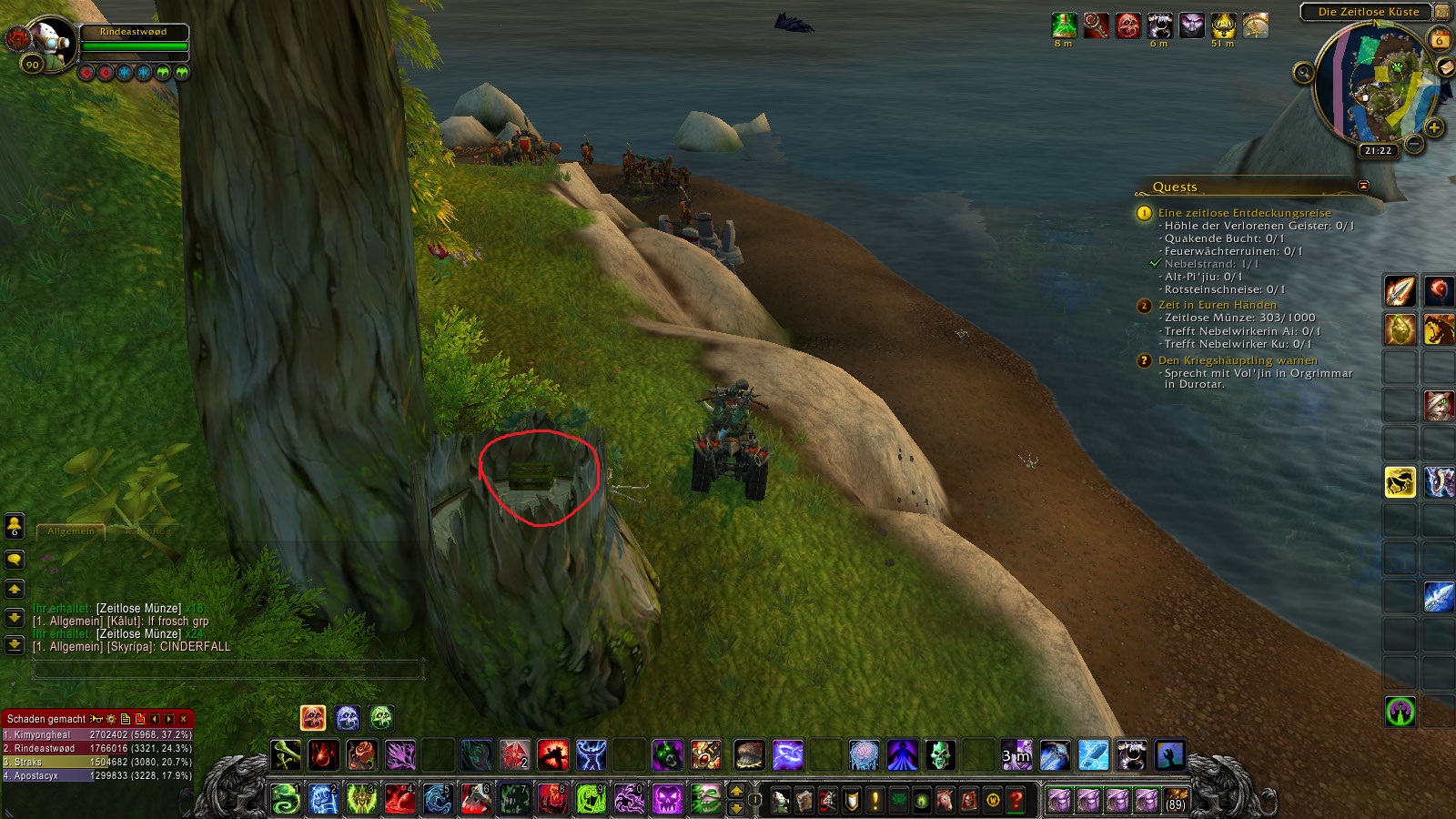The width and height of the screenshot is (1456, 819).
Task: Open the 'Den Kriegshäuptling warnen' quest
Action: point(1237,360)
